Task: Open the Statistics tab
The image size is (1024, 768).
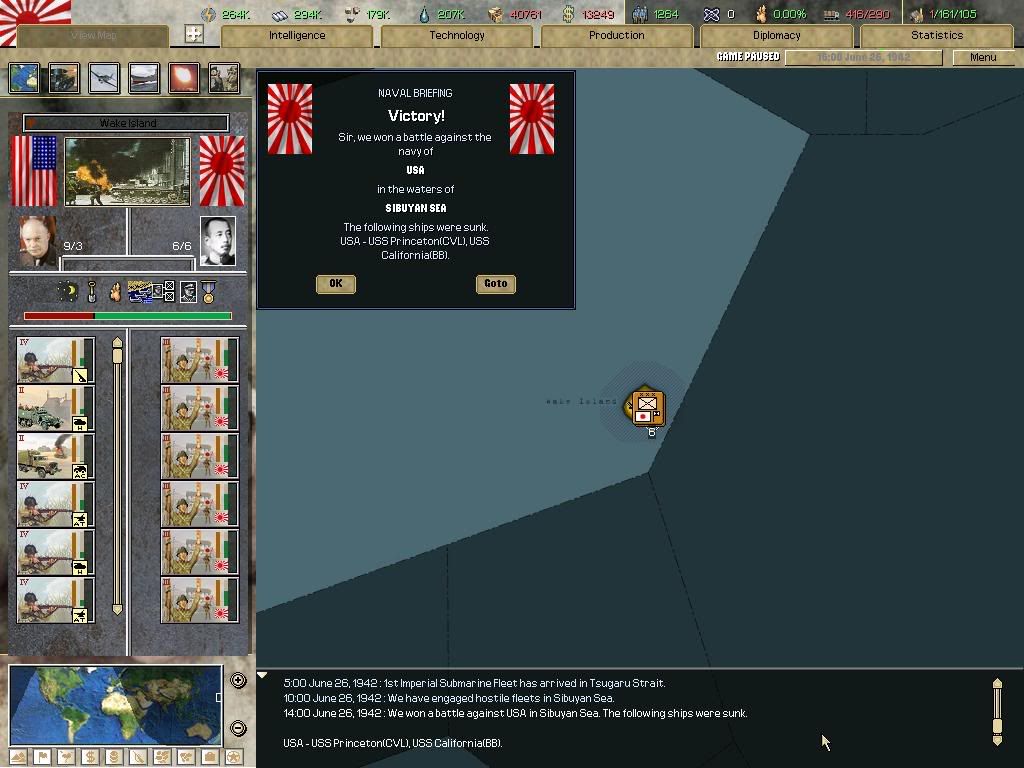Action: [937, 35]
